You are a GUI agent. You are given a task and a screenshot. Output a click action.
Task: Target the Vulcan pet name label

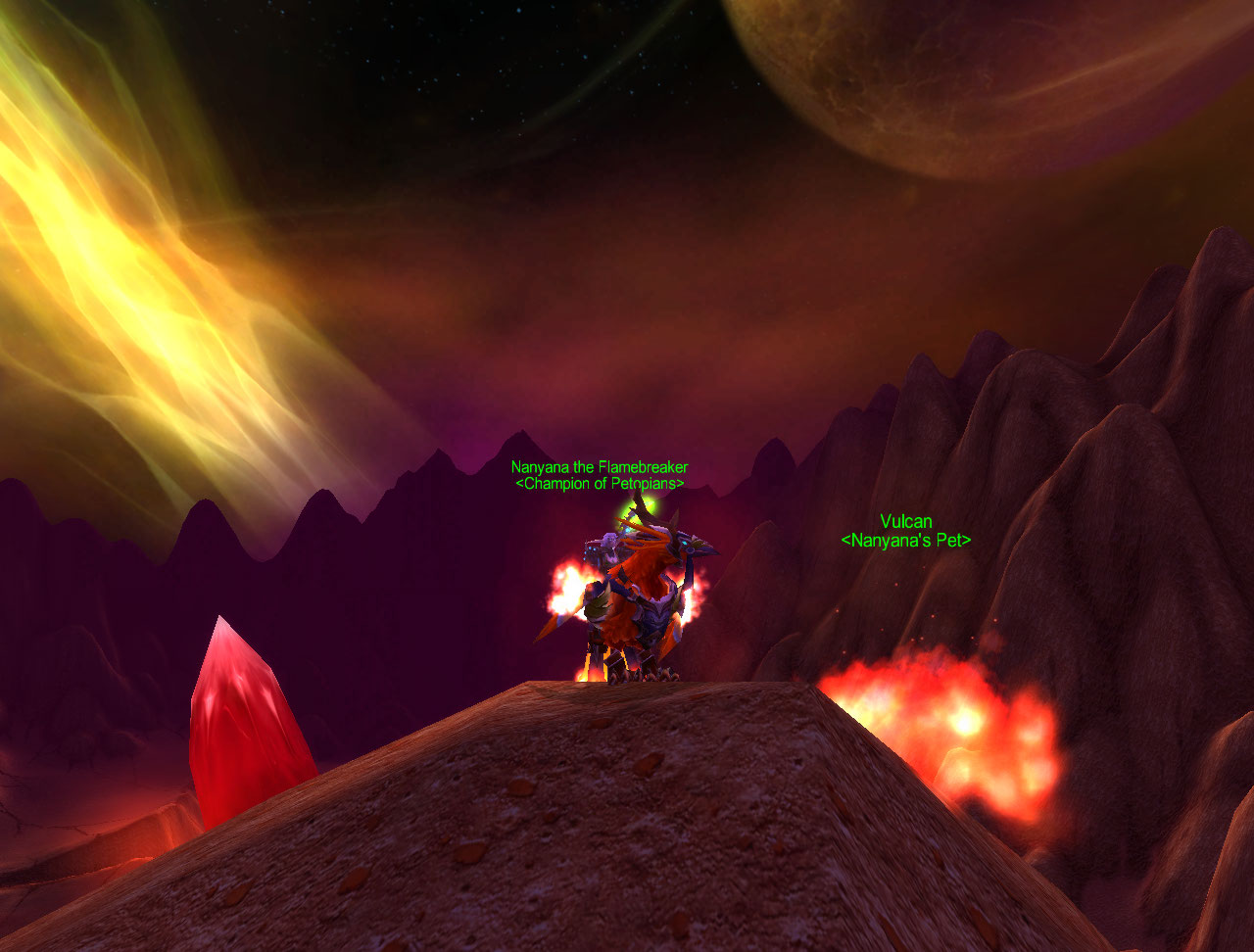coord(905,522)
